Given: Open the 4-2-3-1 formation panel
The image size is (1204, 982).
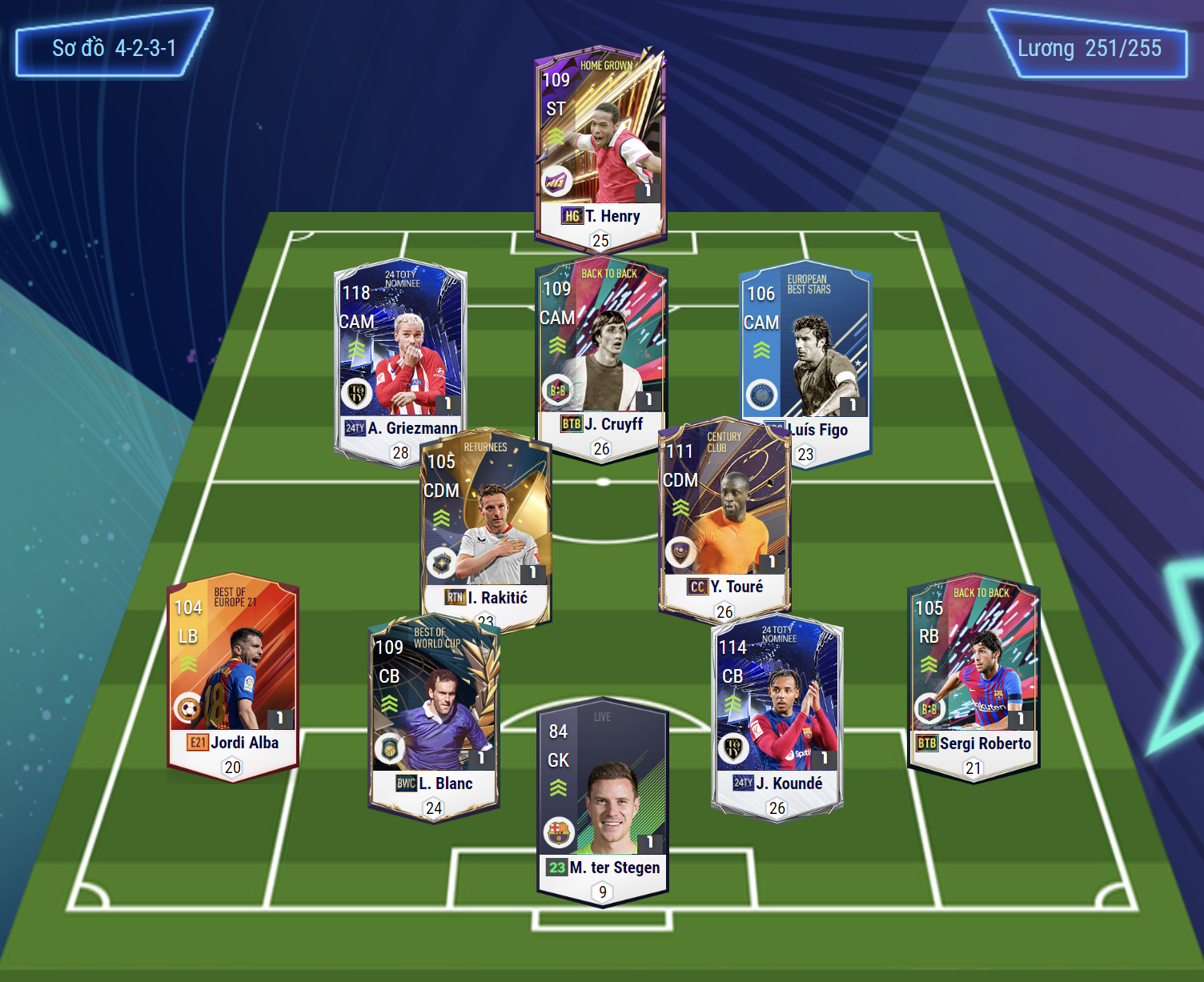Looking at the screenshot, I should coord(114,49).
